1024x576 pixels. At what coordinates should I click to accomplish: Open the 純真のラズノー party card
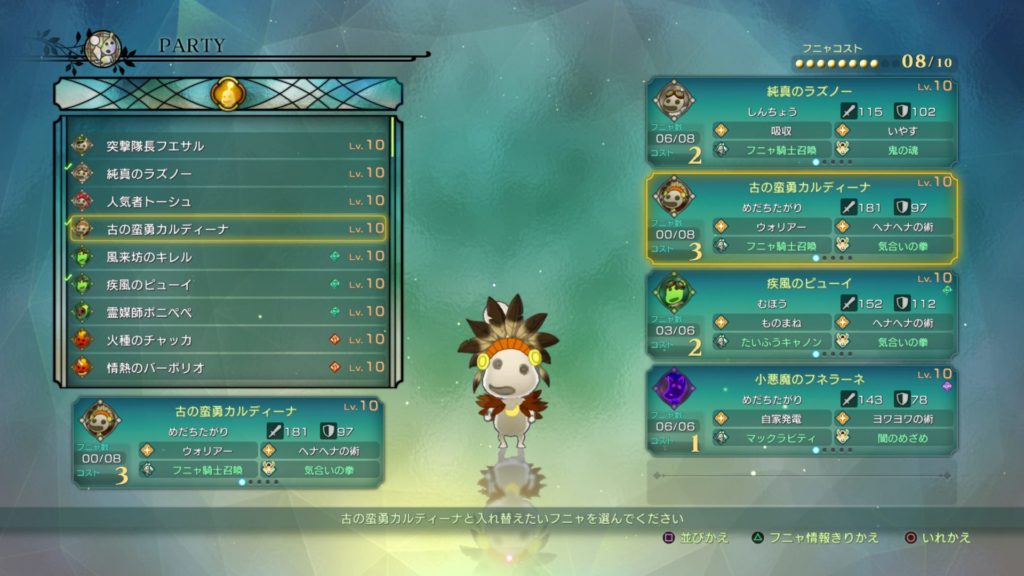pyautogui.click(x=801, y=122)
